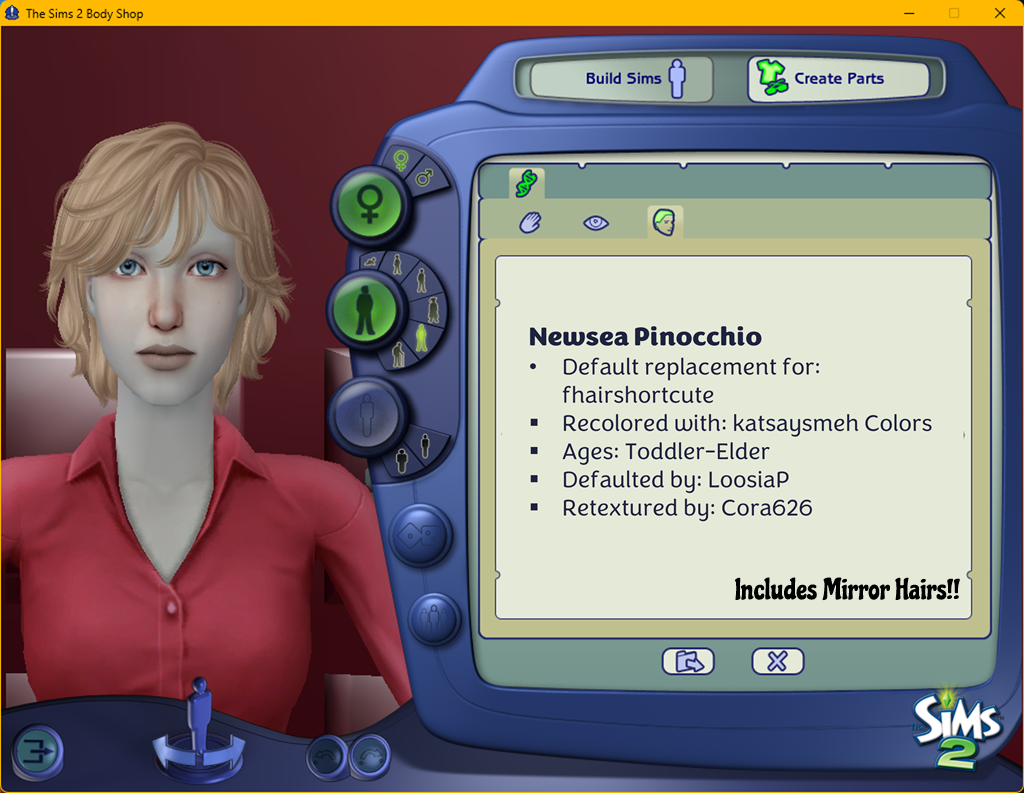
Task: Select the highlighted green adult age icon
Action: 421,338
